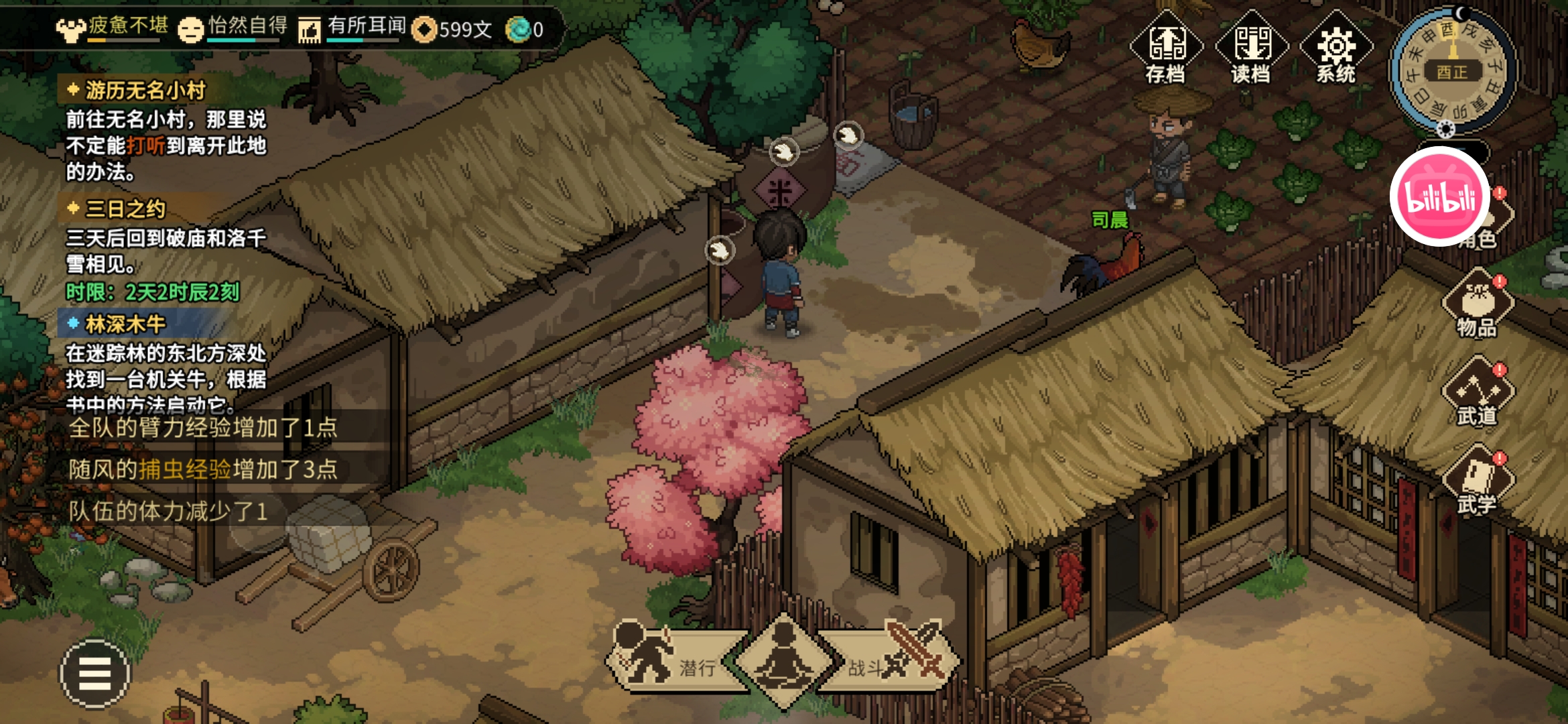Image resolution: width=1568 pixels, height=724 pixels.
Task: Toggle 潜行 stealth mode
Action: [670, 660]
